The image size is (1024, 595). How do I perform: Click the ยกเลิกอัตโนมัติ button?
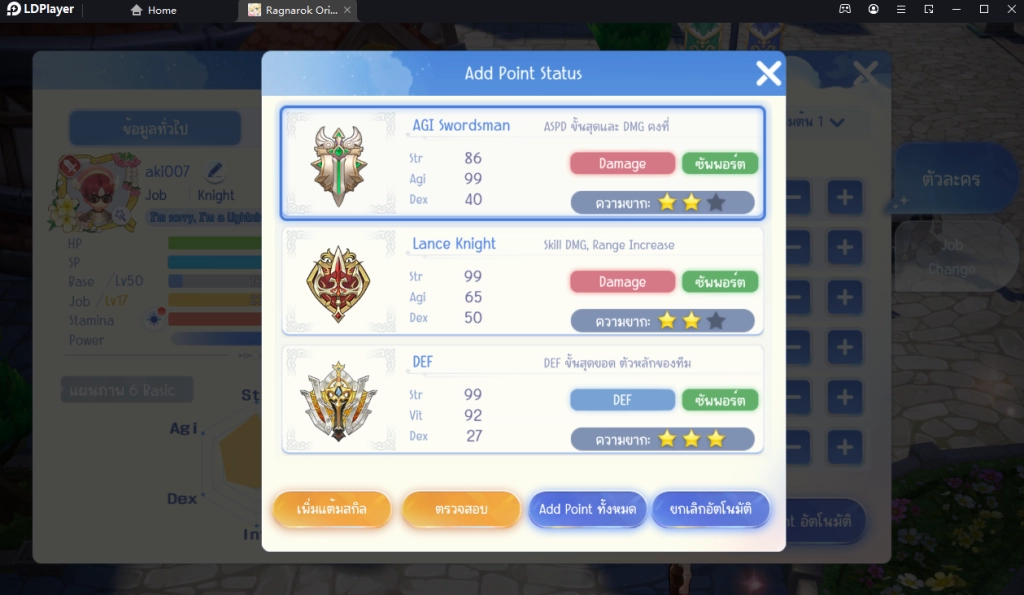pyautogui.click(x=711, y=509)
